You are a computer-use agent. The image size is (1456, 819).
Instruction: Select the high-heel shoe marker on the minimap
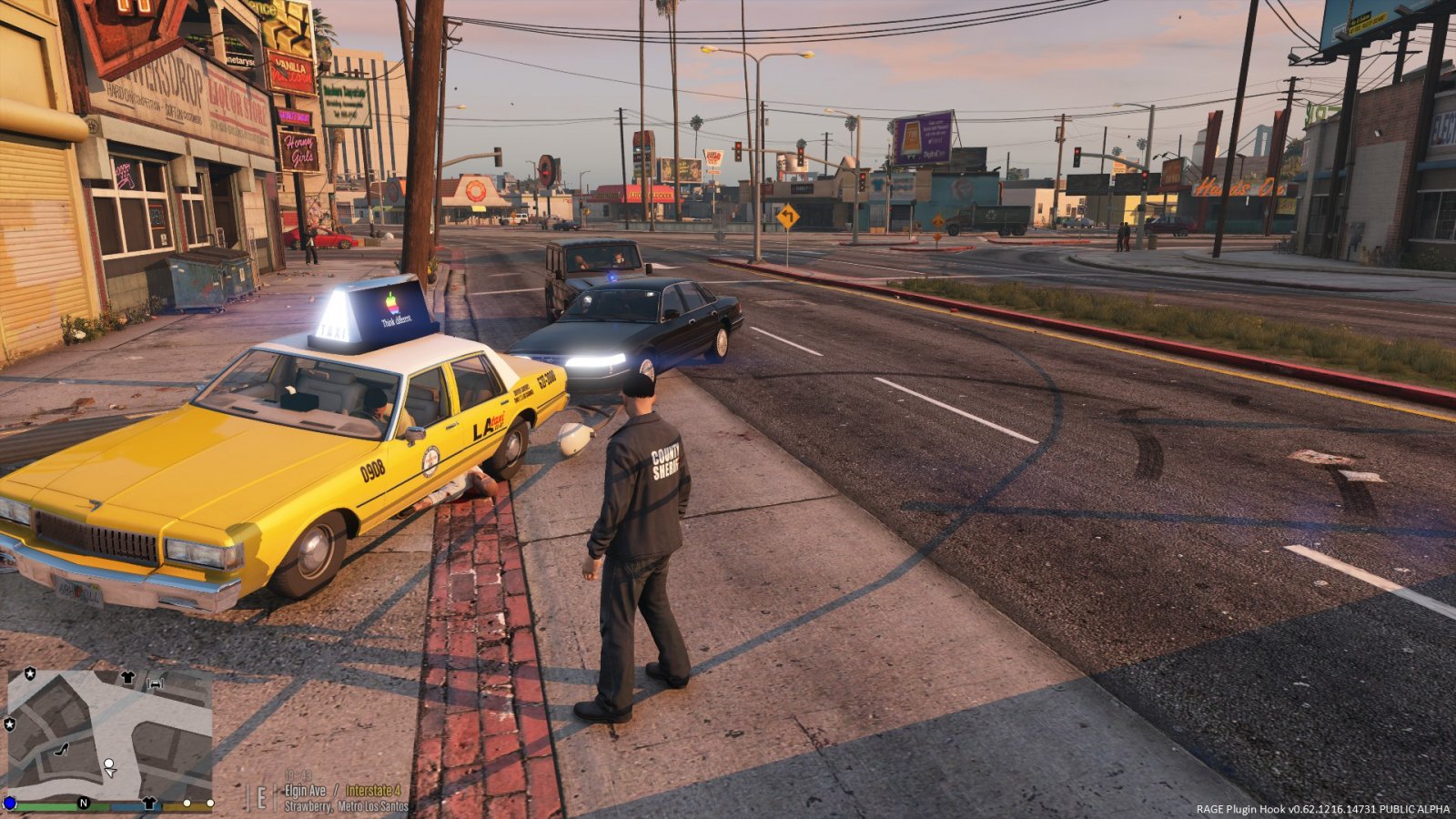63,749
